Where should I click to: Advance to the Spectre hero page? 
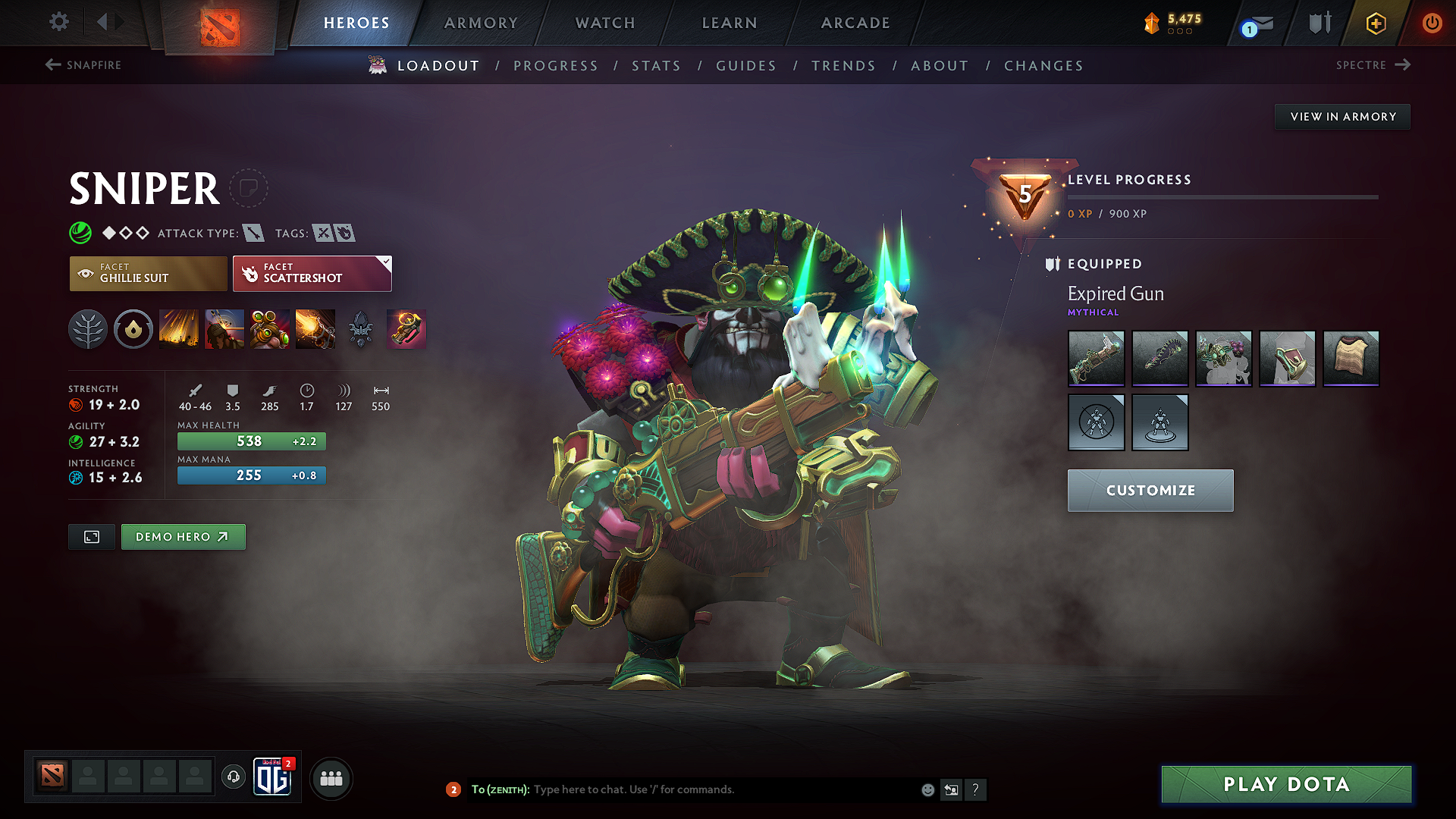(1370, 65)
